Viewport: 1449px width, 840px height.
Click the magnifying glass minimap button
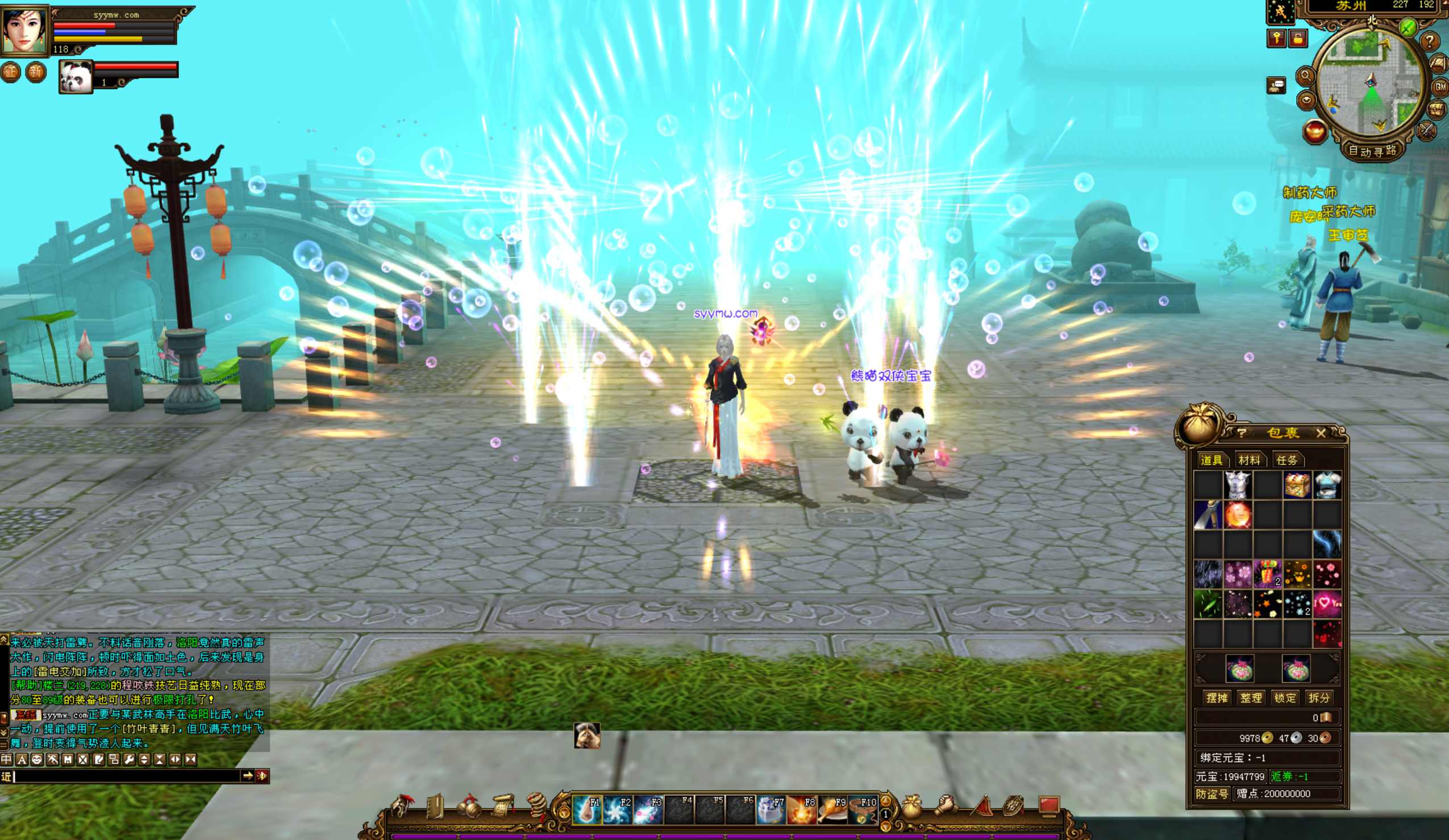pyautogui.click(x=1305, y=76)
